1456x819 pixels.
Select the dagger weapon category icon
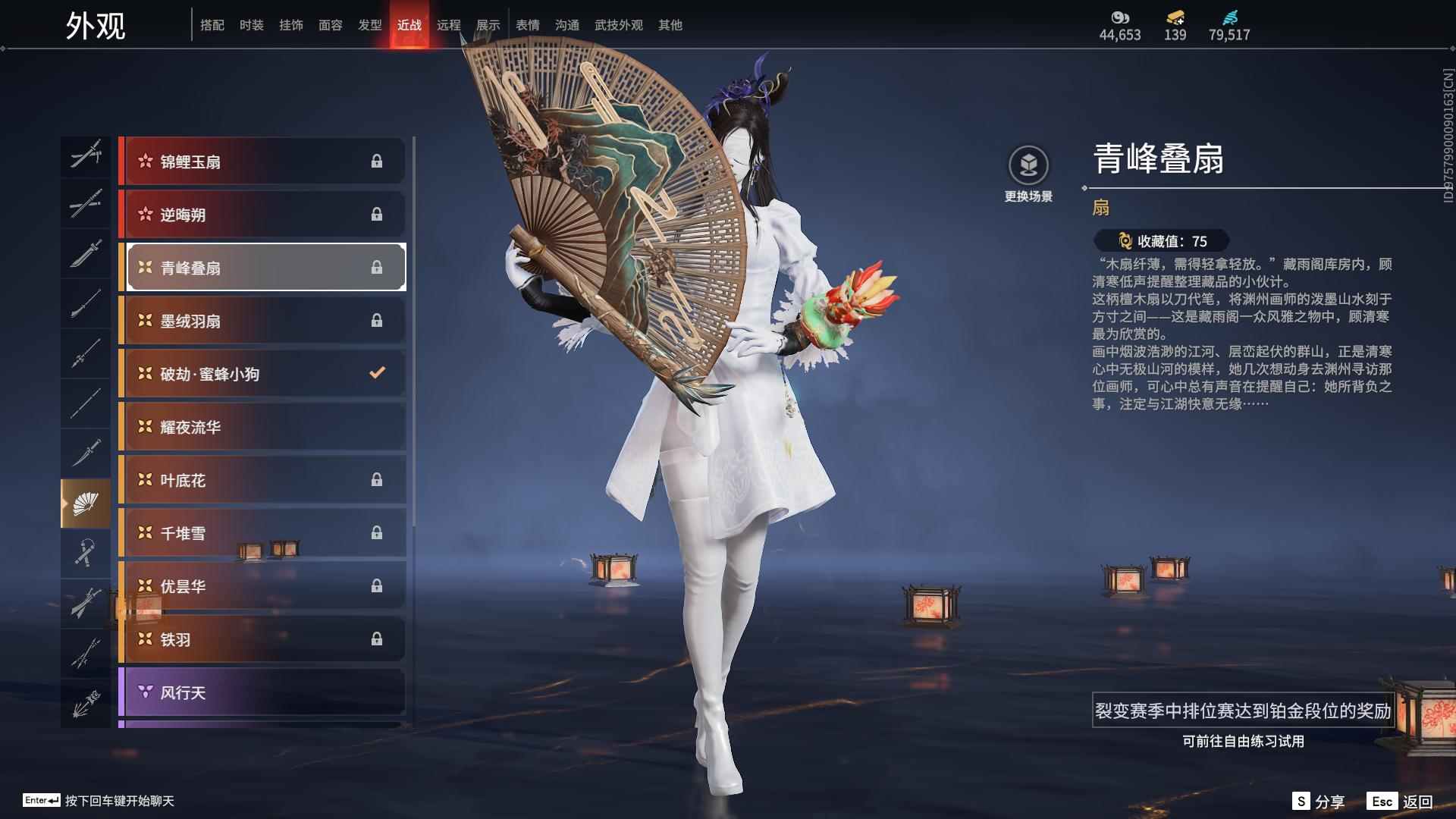pos(86,451)
